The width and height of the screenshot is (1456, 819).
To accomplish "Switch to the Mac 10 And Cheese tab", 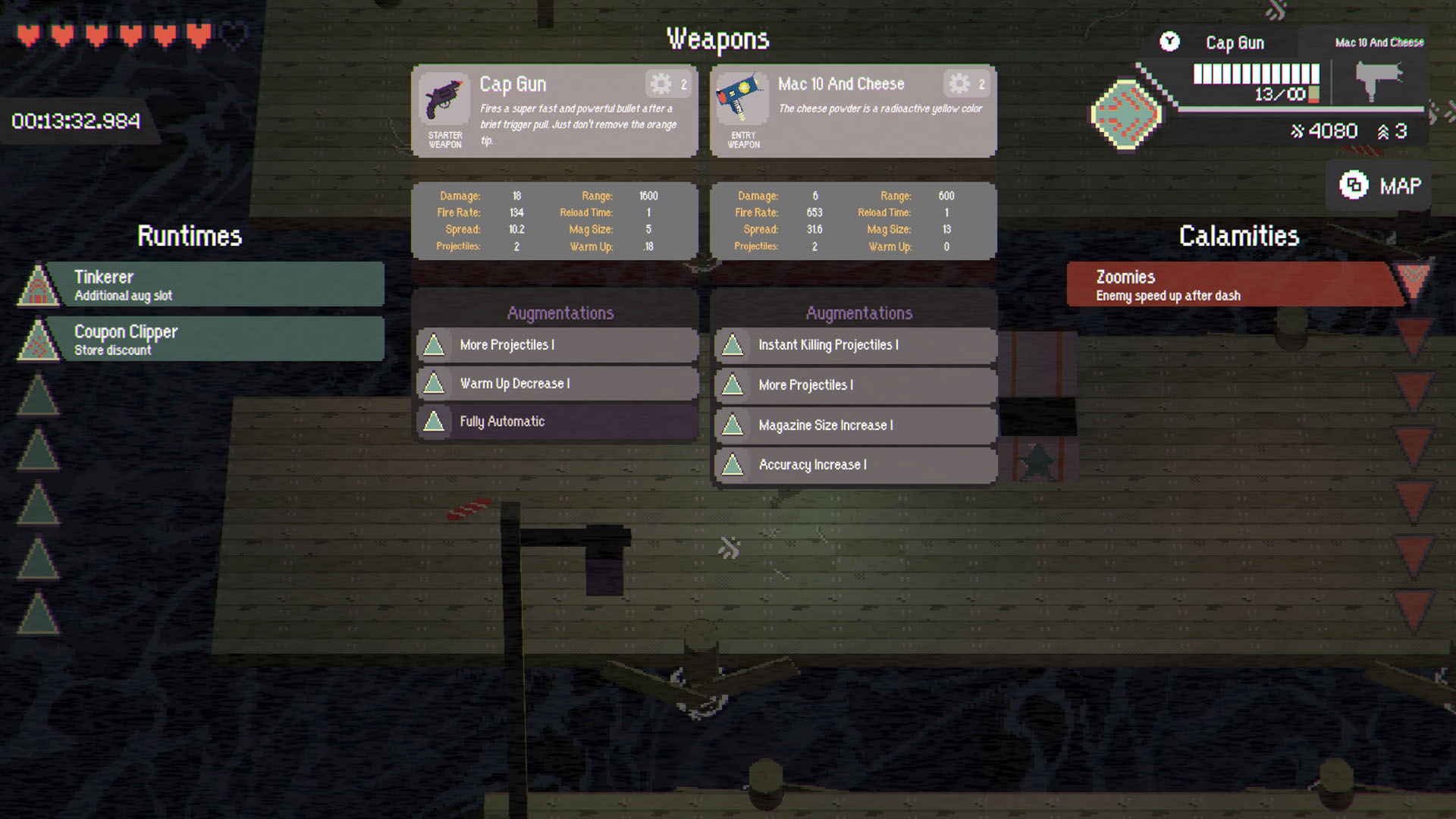I will [x=1379, y=42].
